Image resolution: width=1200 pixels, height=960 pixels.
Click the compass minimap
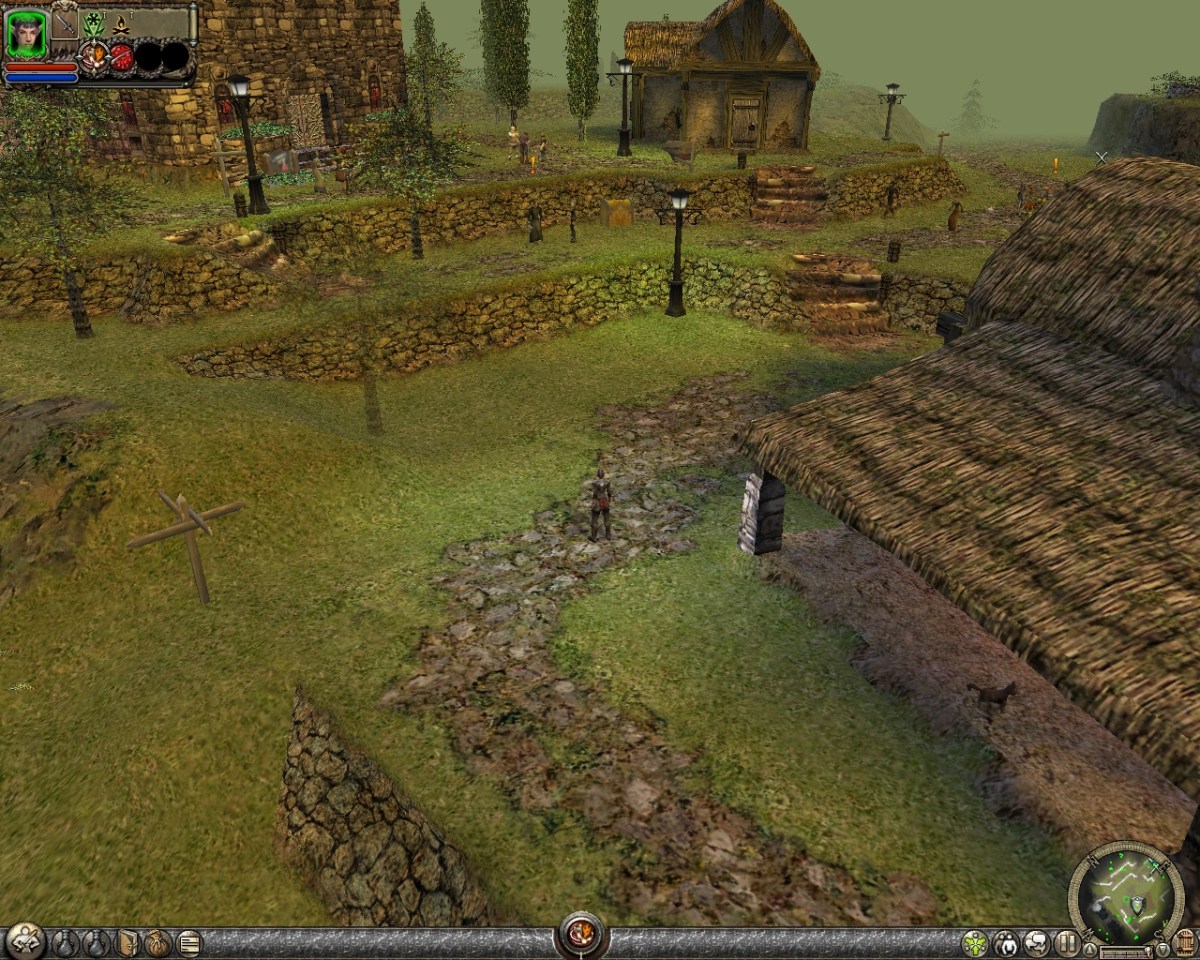click(1125, 893)
